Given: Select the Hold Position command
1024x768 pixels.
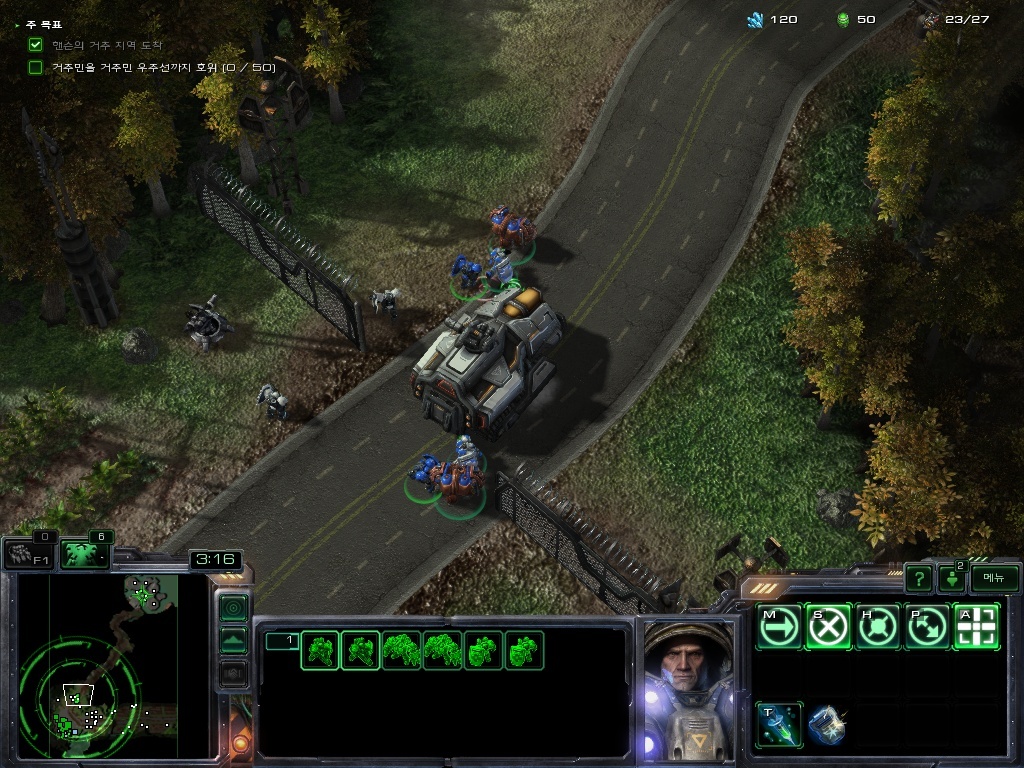Looking at the screenshot, I should pos(878,627).
